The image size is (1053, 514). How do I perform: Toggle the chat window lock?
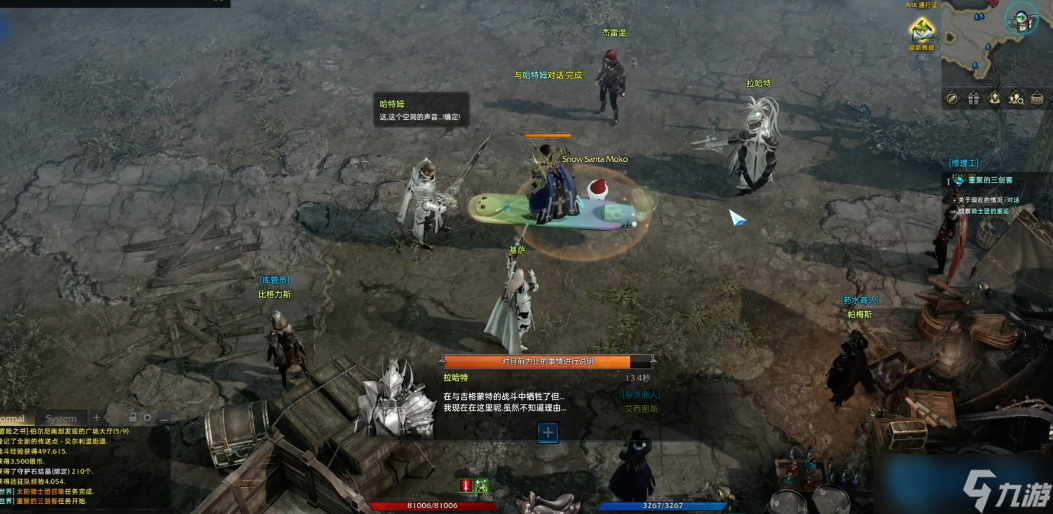pyautogui.click(x=132, y=417)
